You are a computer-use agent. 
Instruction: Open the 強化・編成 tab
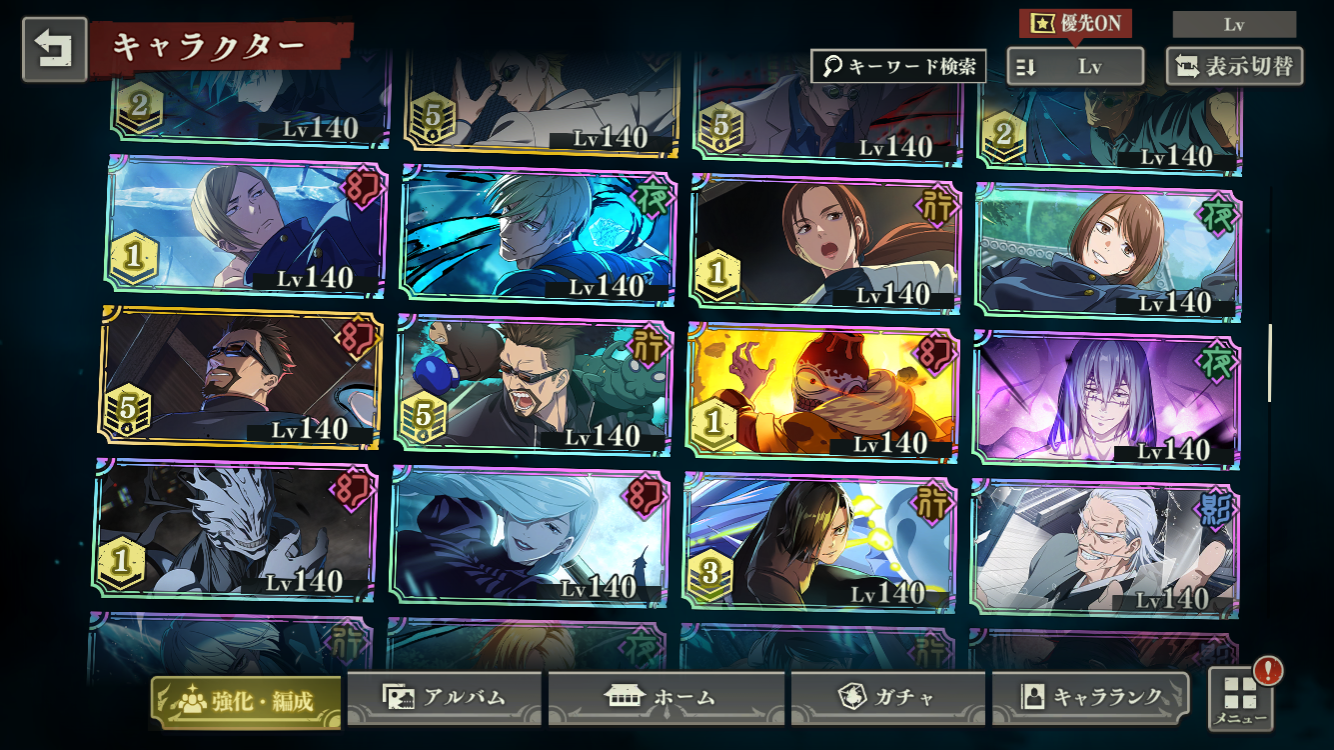pos(246,700)
